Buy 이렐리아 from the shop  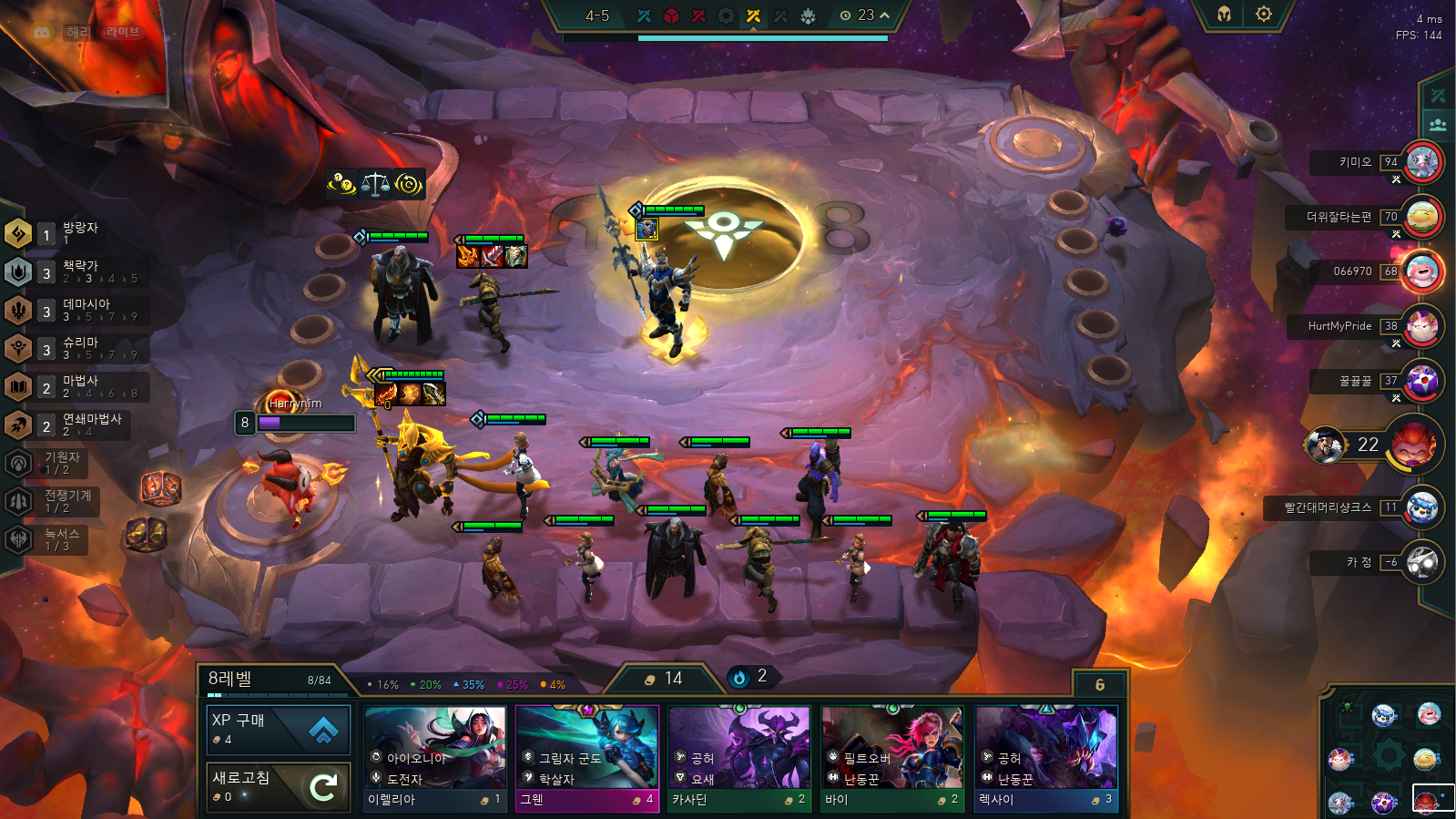[x=435, y=758]
